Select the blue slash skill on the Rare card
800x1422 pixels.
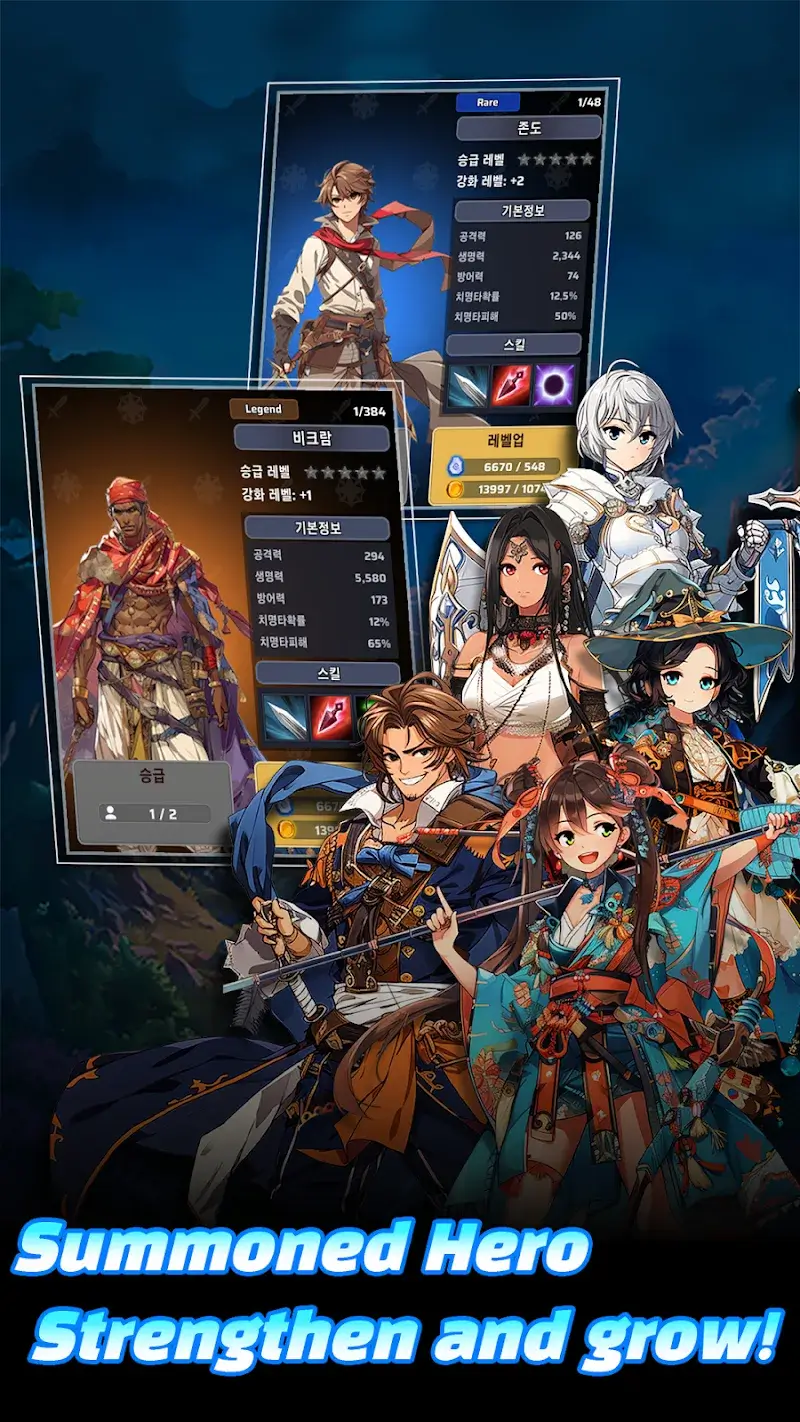(x=467, y=386)
